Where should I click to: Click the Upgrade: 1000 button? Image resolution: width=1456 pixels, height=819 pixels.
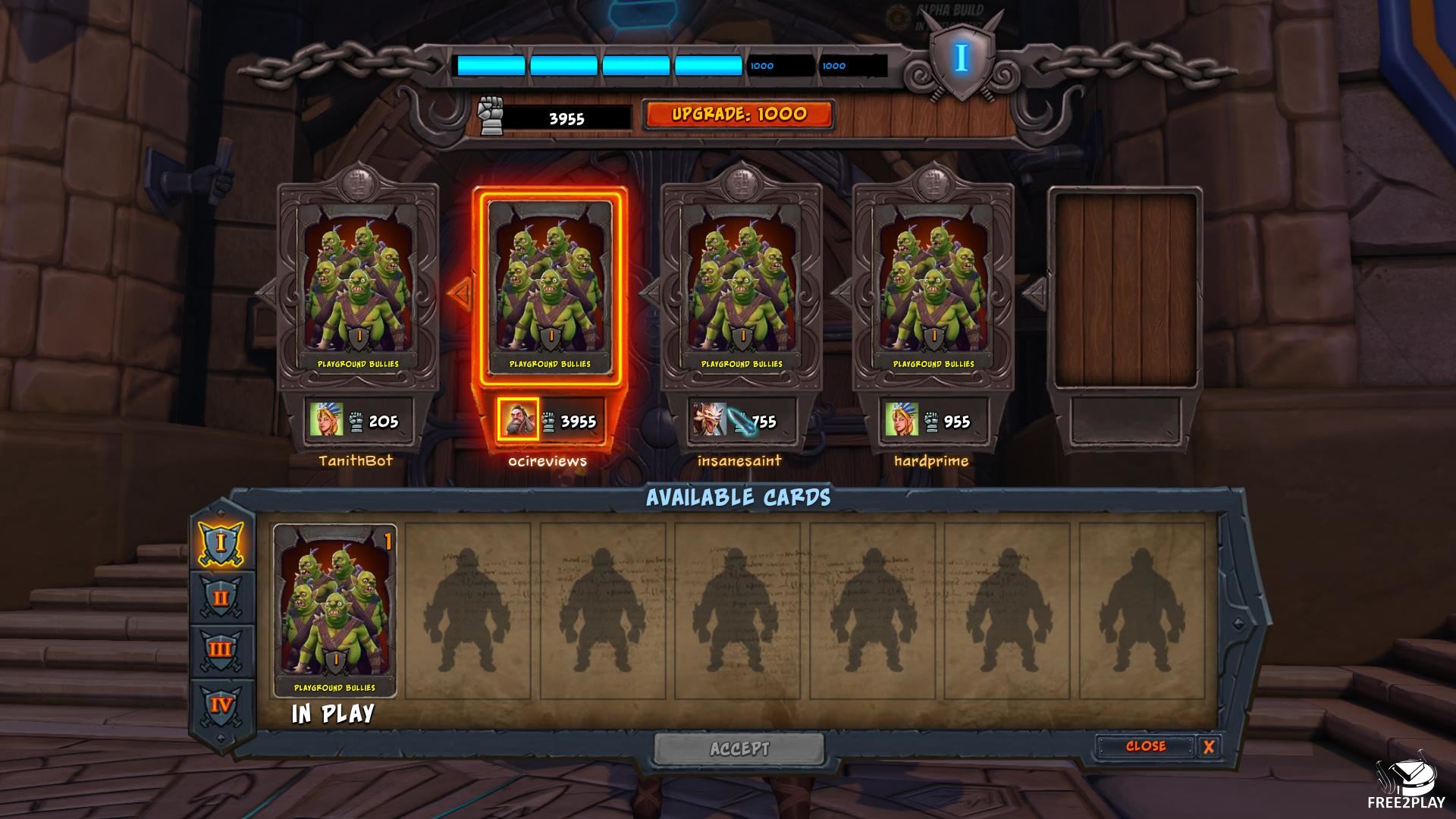(739, 115)
